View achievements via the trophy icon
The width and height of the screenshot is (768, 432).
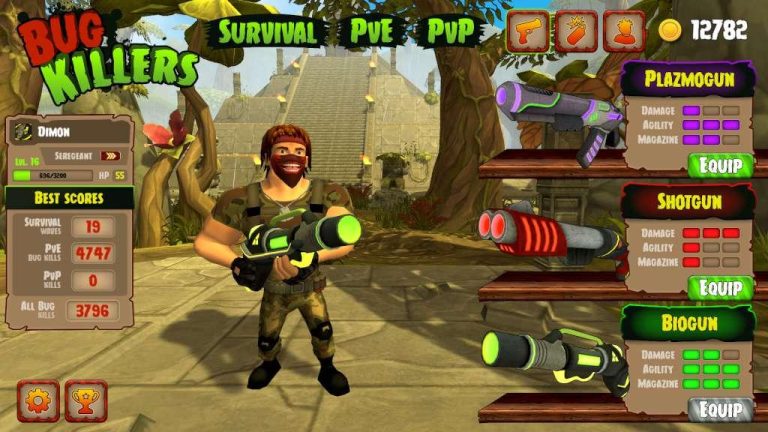point(86,401)
